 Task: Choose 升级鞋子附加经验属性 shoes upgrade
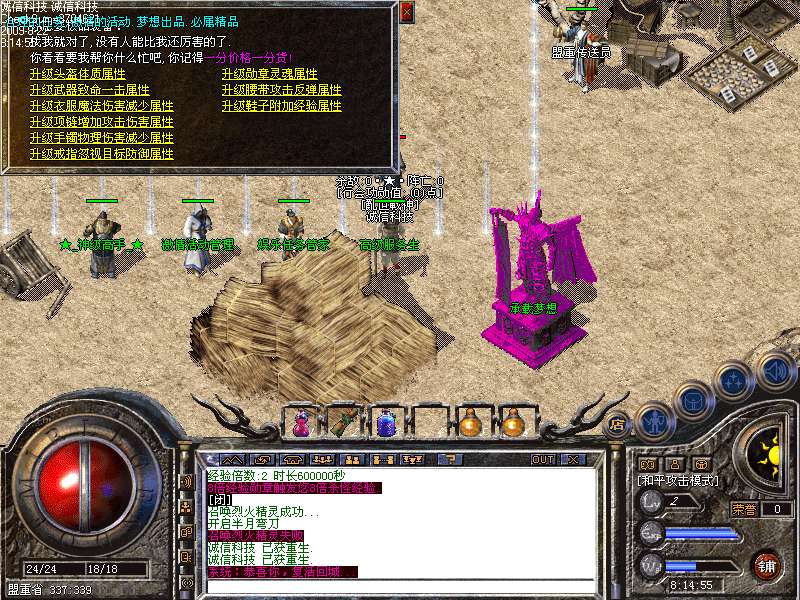point(281,107)
